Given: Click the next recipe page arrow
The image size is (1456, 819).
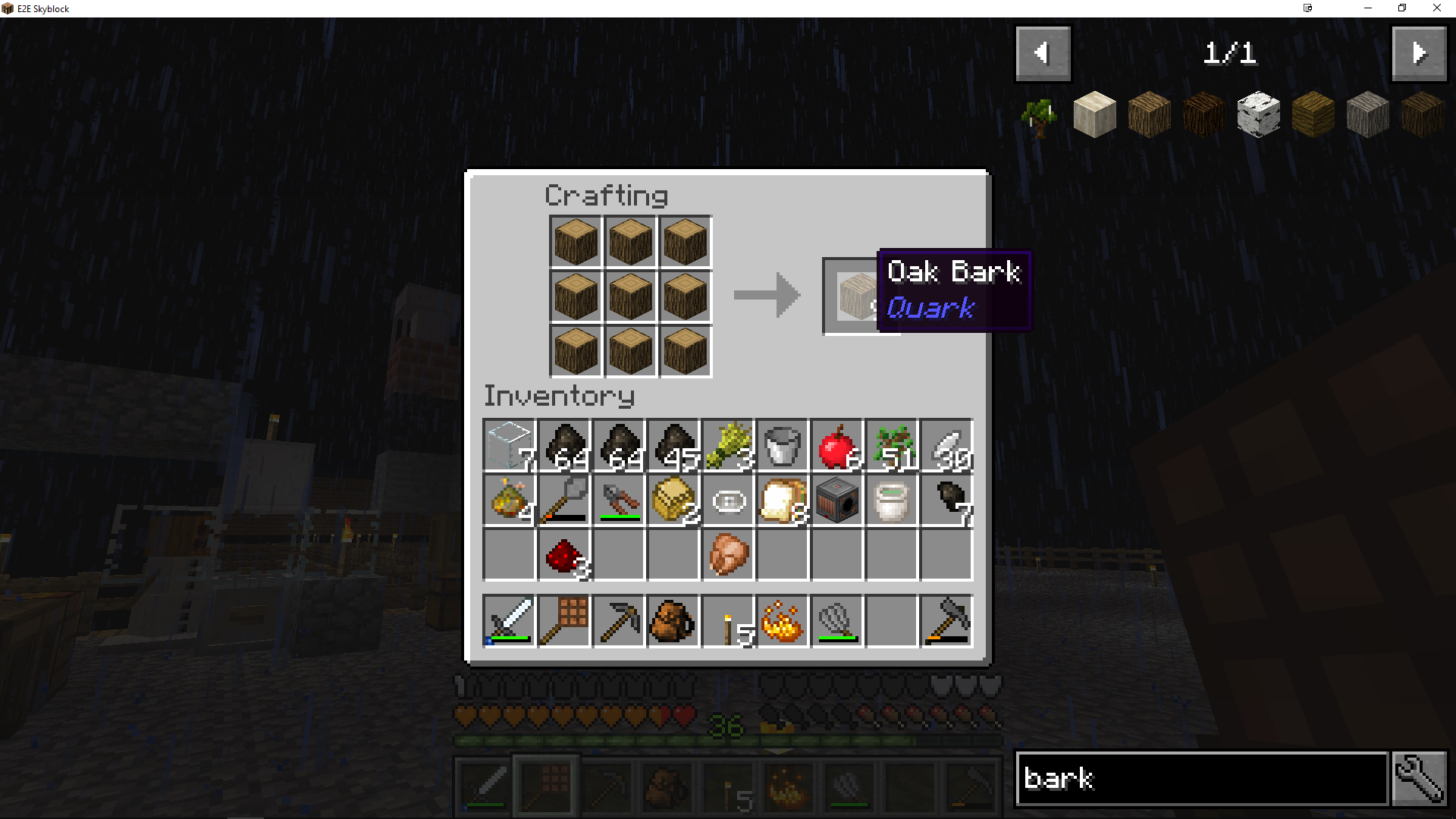Looking at the screenshot, I should [1419, 53].
